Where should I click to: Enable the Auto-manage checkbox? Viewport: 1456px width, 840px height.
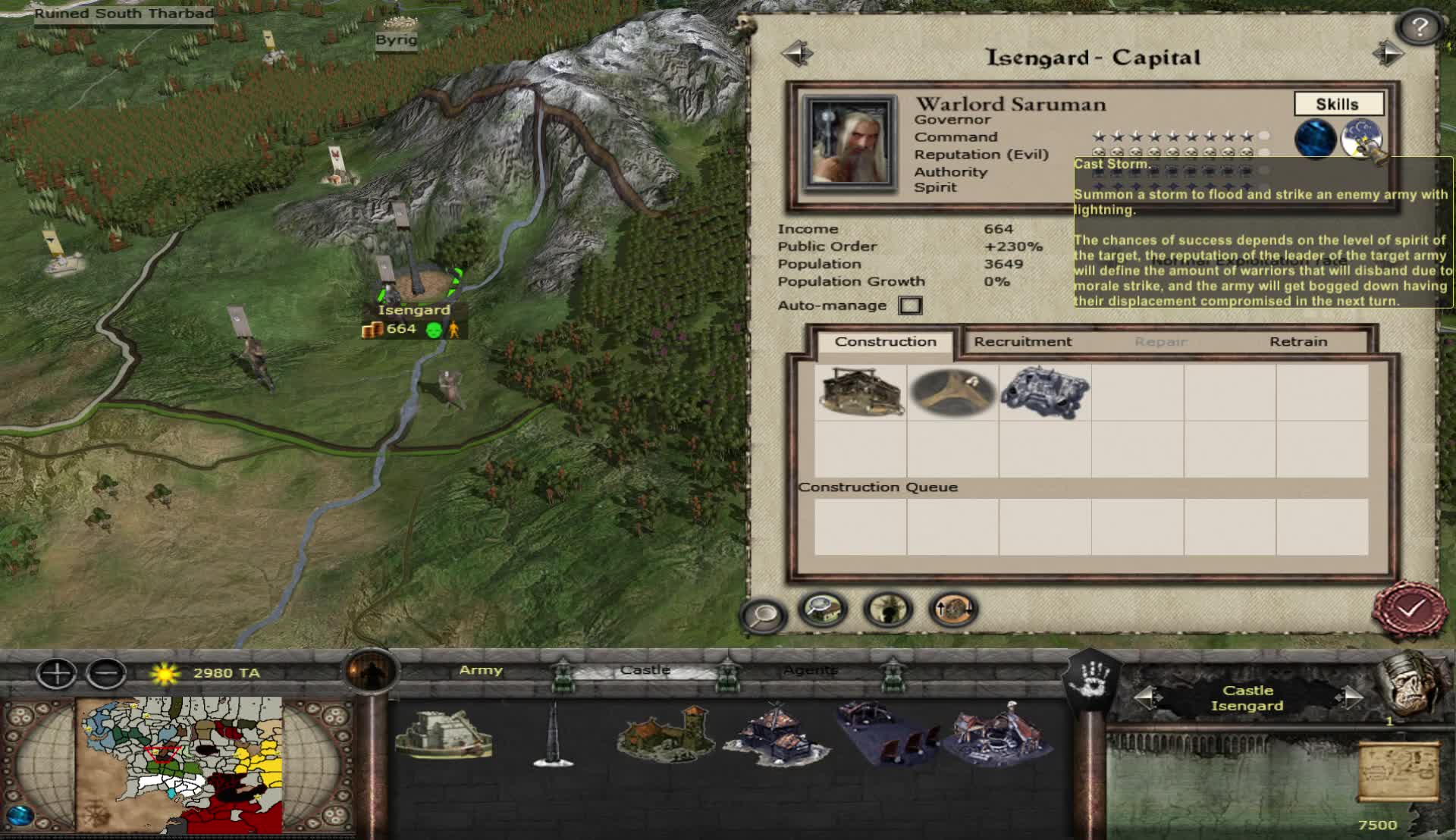coord(909,305)
